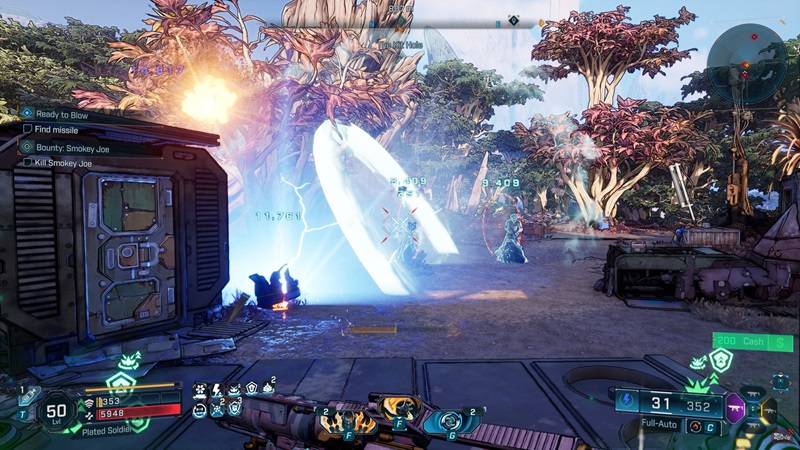The image size is (800, 450).
Task: Open the level 50 character badge
Action: pos(57,410)
